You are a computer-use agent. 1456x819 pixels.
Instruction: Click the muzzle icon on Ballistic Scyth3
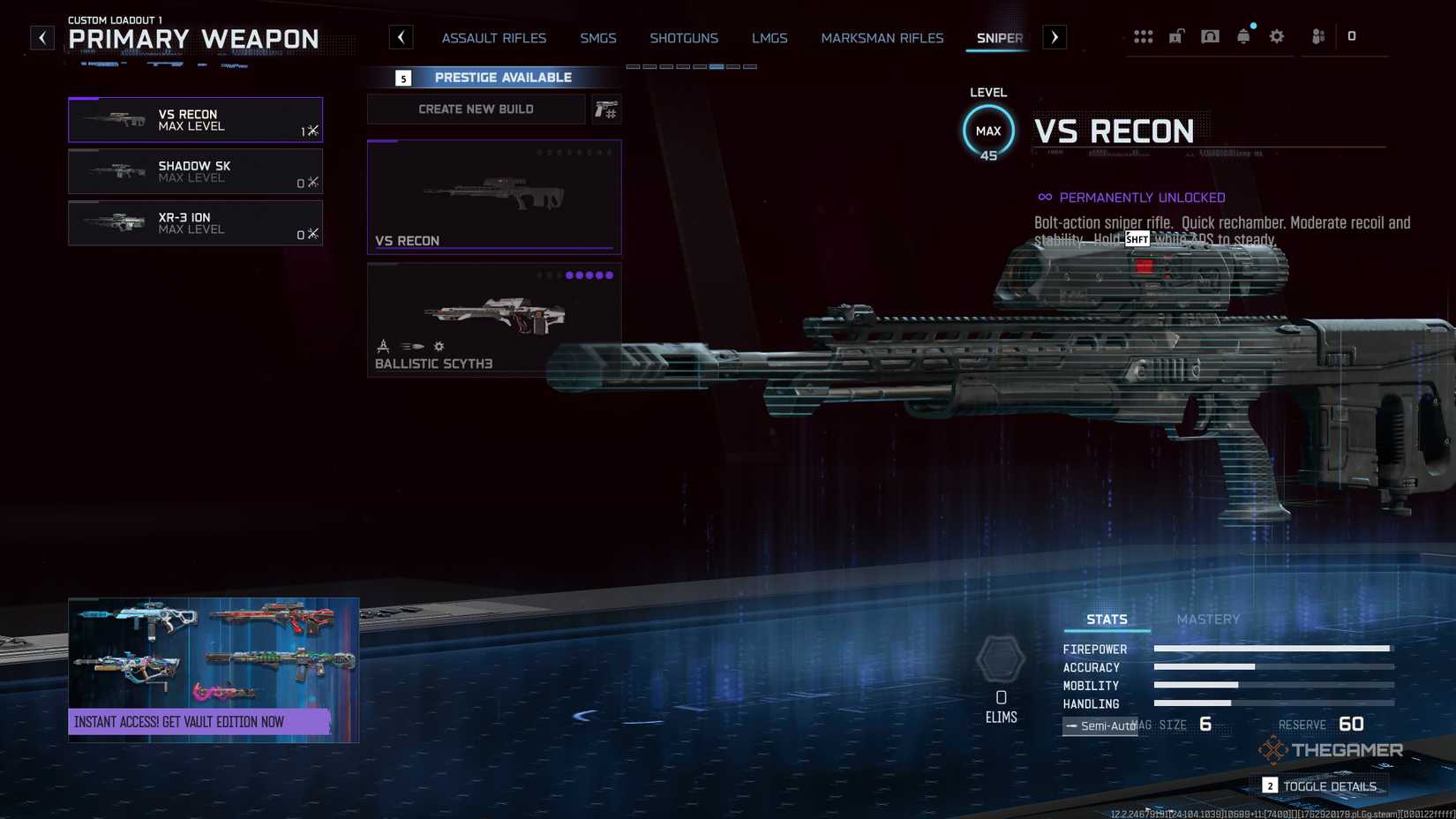[439, 346]
